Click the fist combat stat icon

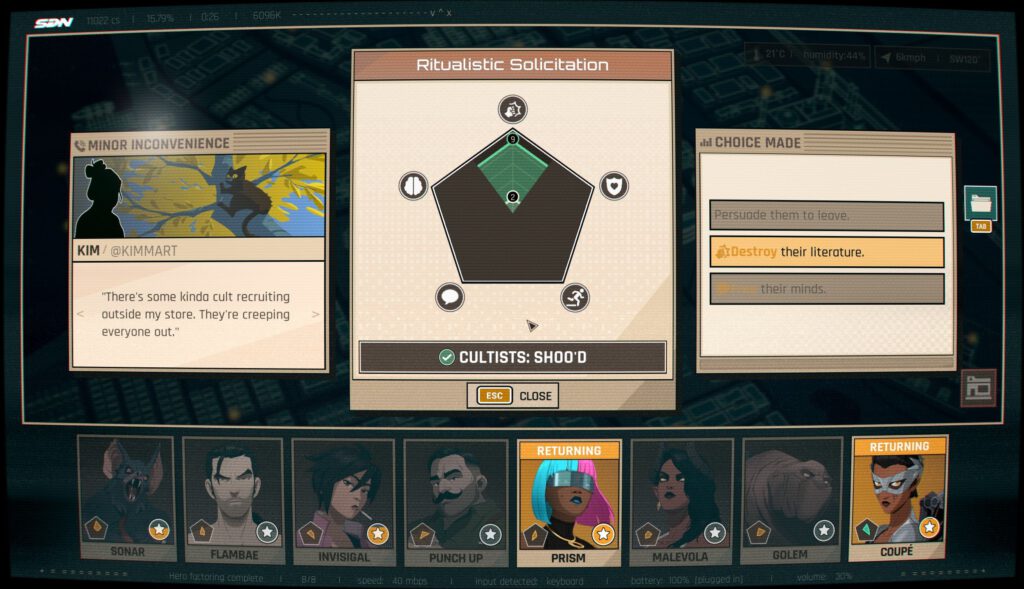(512, 110)
